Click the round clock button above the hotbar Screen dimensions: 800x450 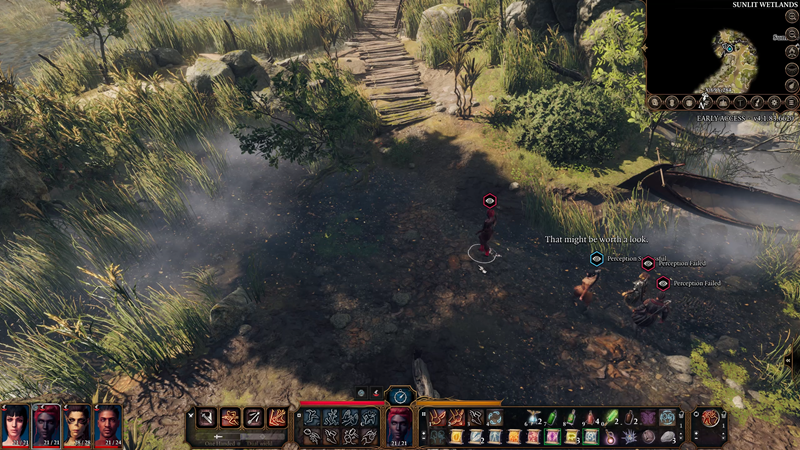click(400, 396)
